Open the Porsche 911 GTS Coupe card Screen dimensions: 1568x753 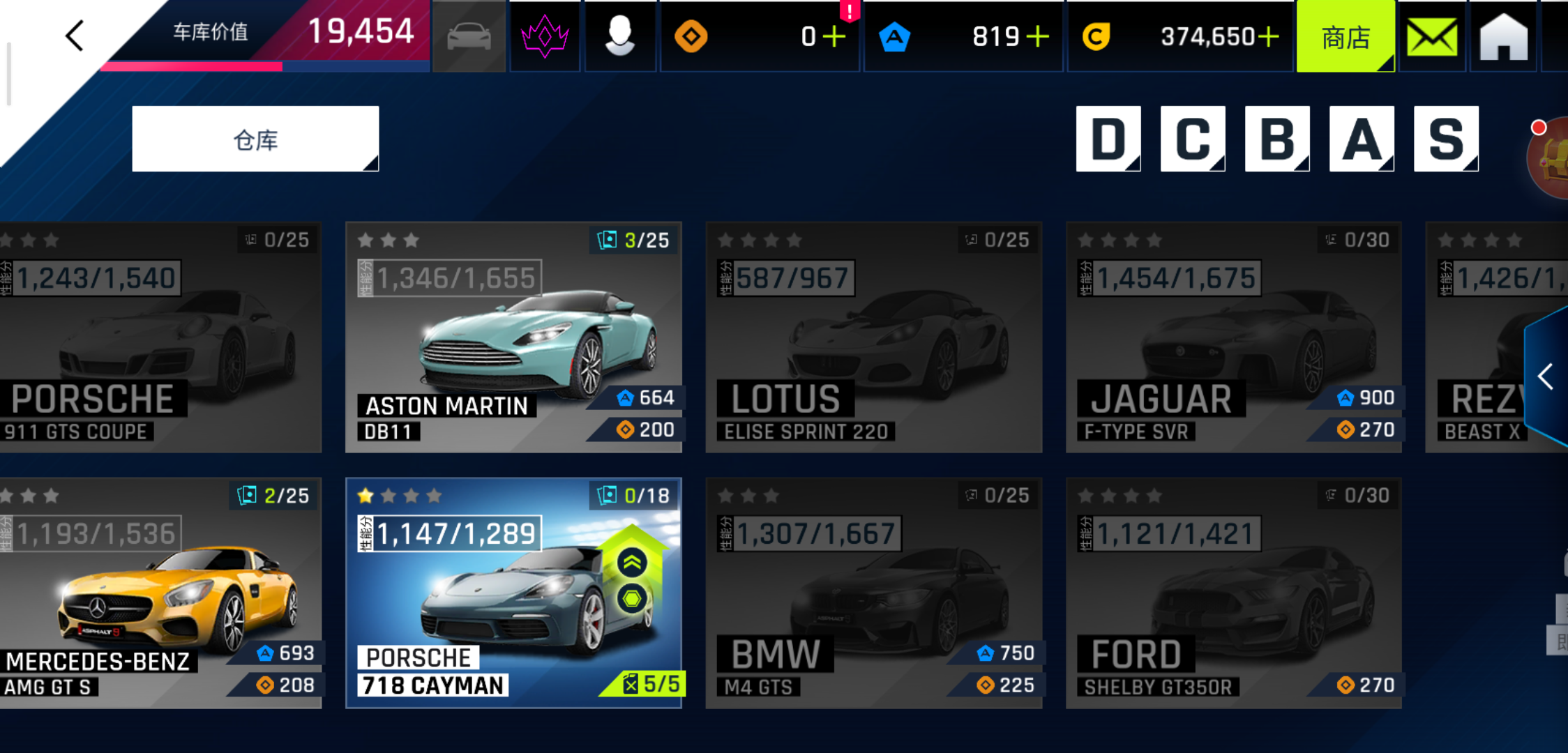point(159,337)
